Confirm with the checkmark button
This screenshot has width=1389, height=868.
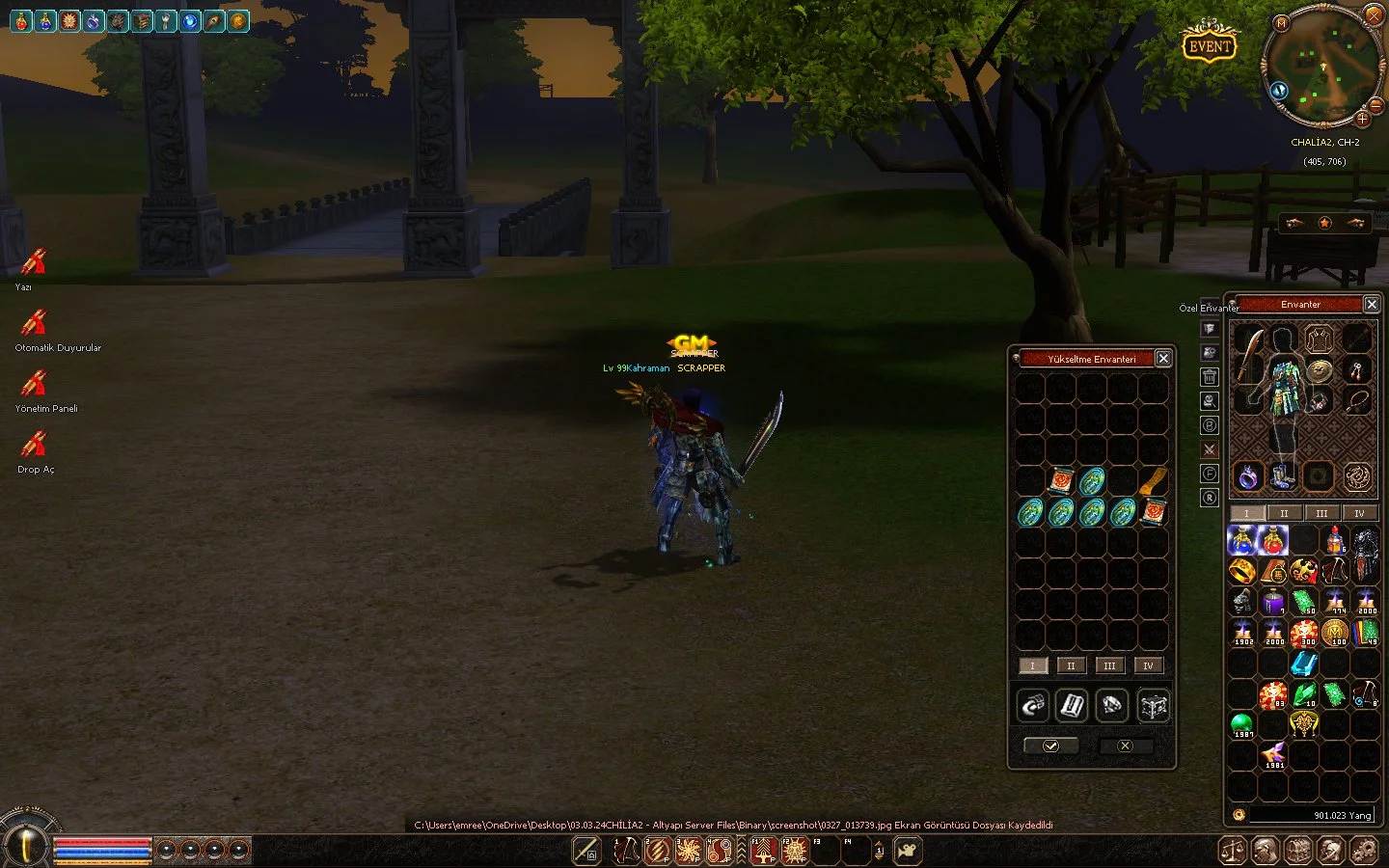click(x=1050, y=746)
